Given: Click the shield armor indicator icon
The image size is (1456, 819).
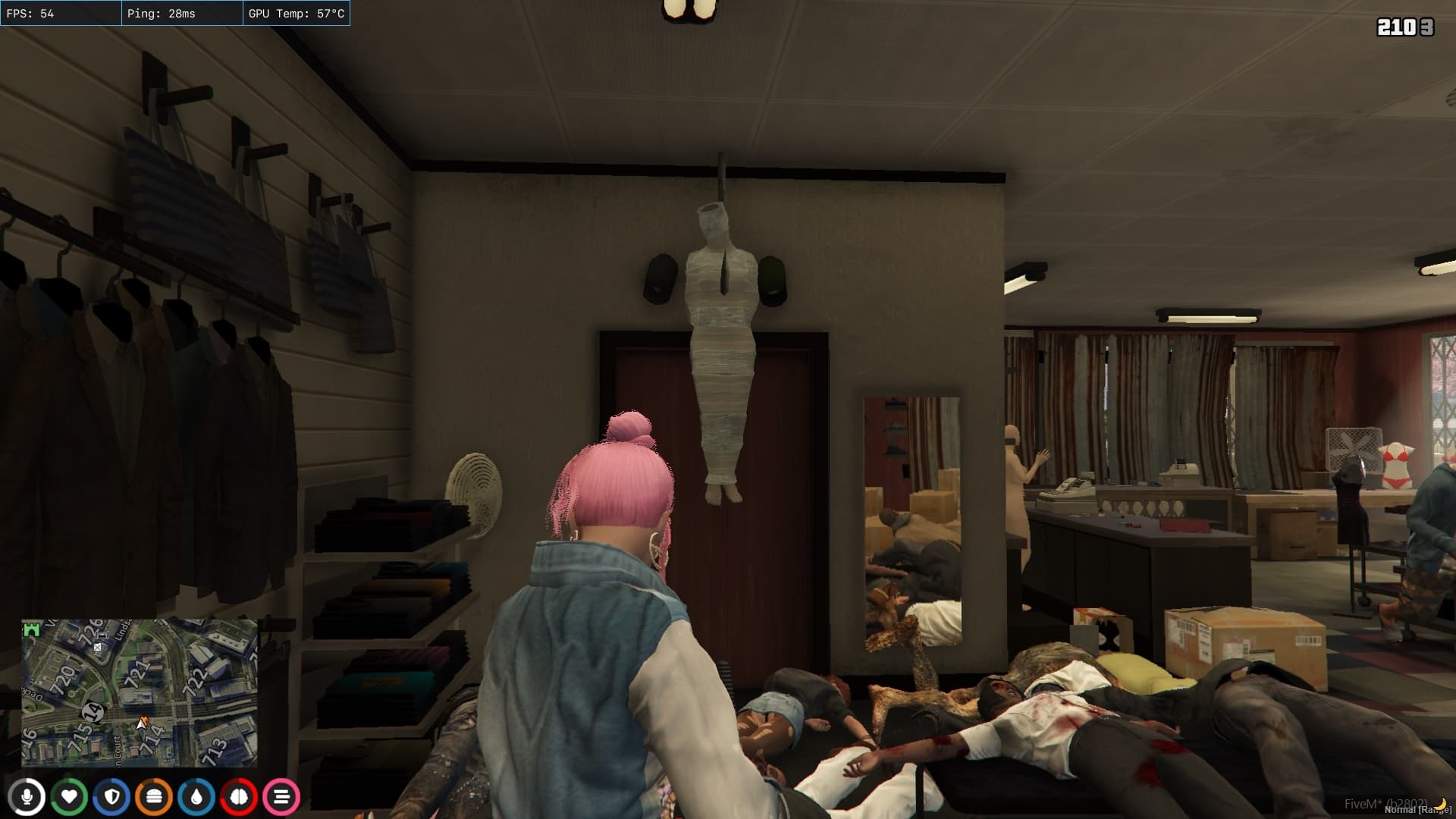Looking at the screenshot, I should click(112, 796).
